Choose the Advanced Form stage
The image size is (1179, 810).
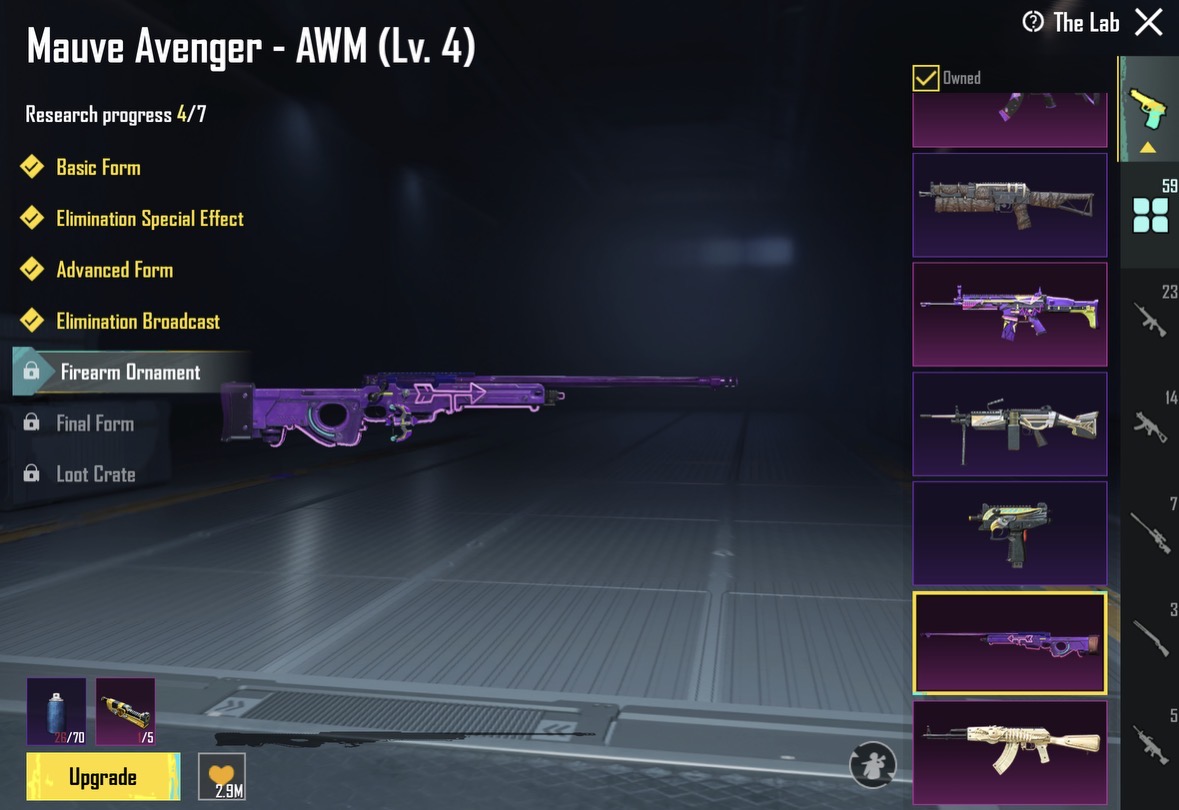point(114,270)
